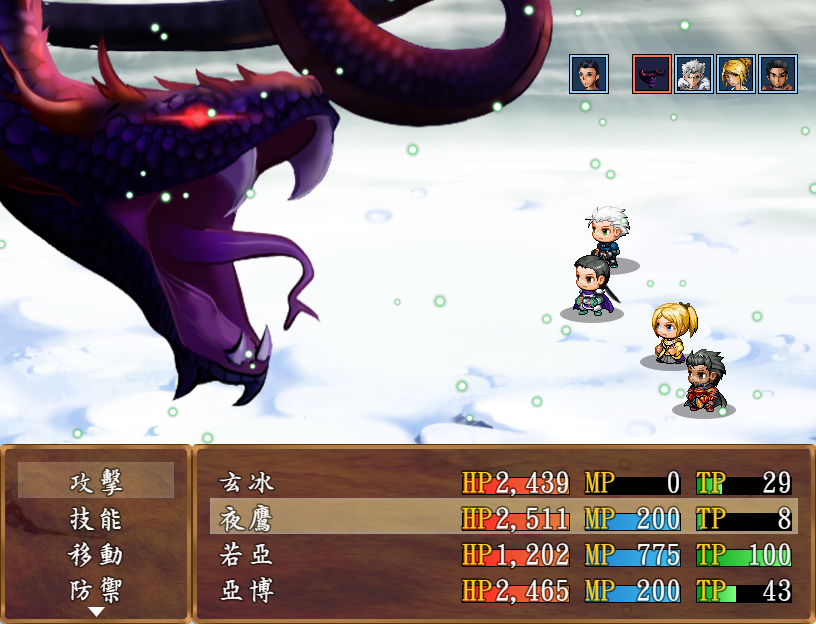Select the white-haired turn order portrait

click(693, 74)
